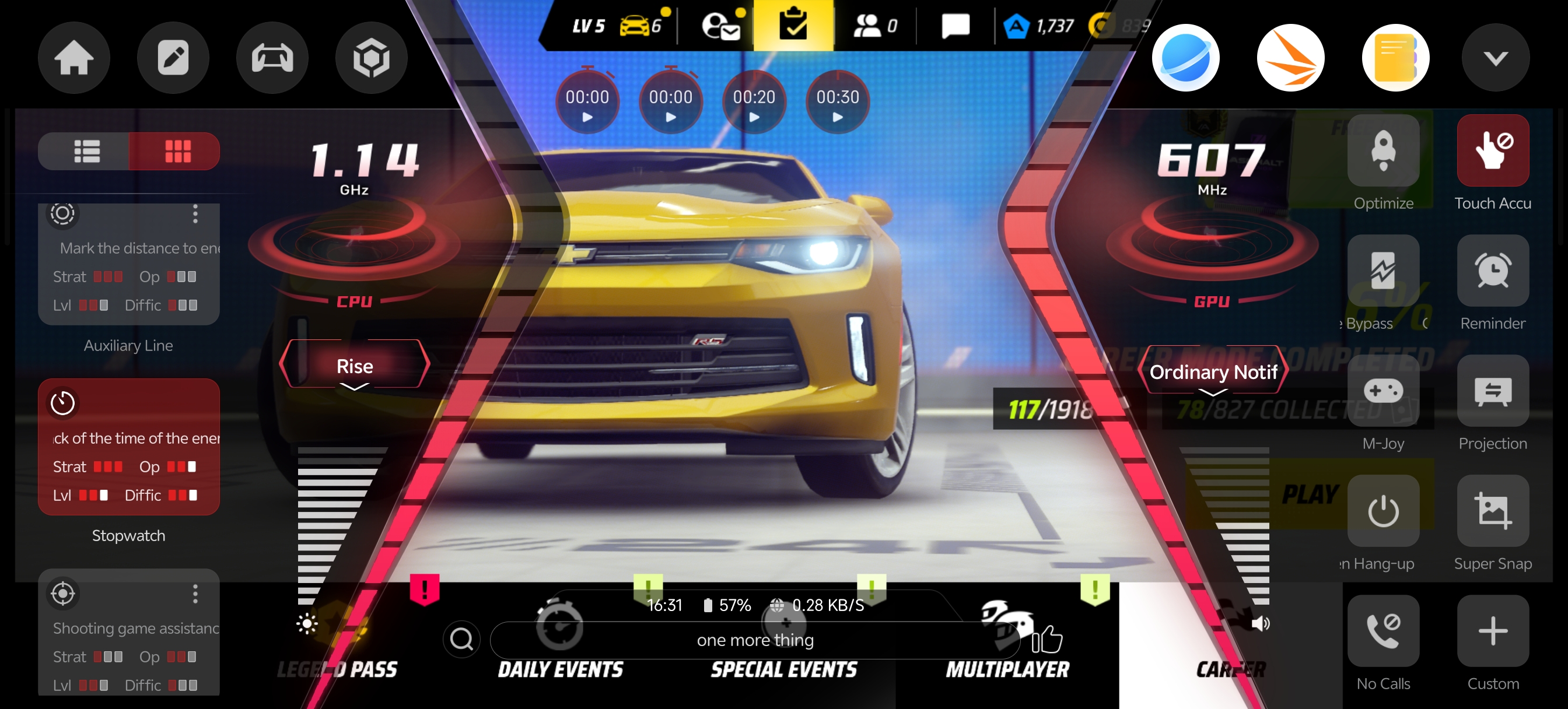This screenshot has height=709, width=1568.
Task: Click the search magnifier icon
Action: coord(461,639)
